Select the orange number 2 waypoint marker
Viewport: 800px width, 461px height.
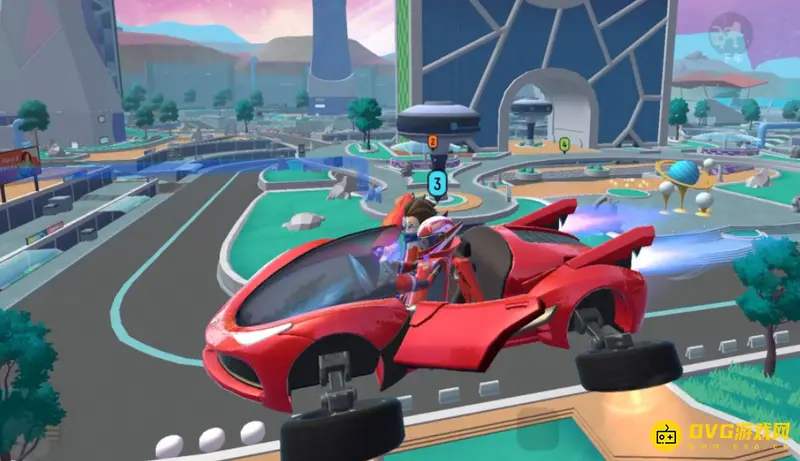(433, 142)
